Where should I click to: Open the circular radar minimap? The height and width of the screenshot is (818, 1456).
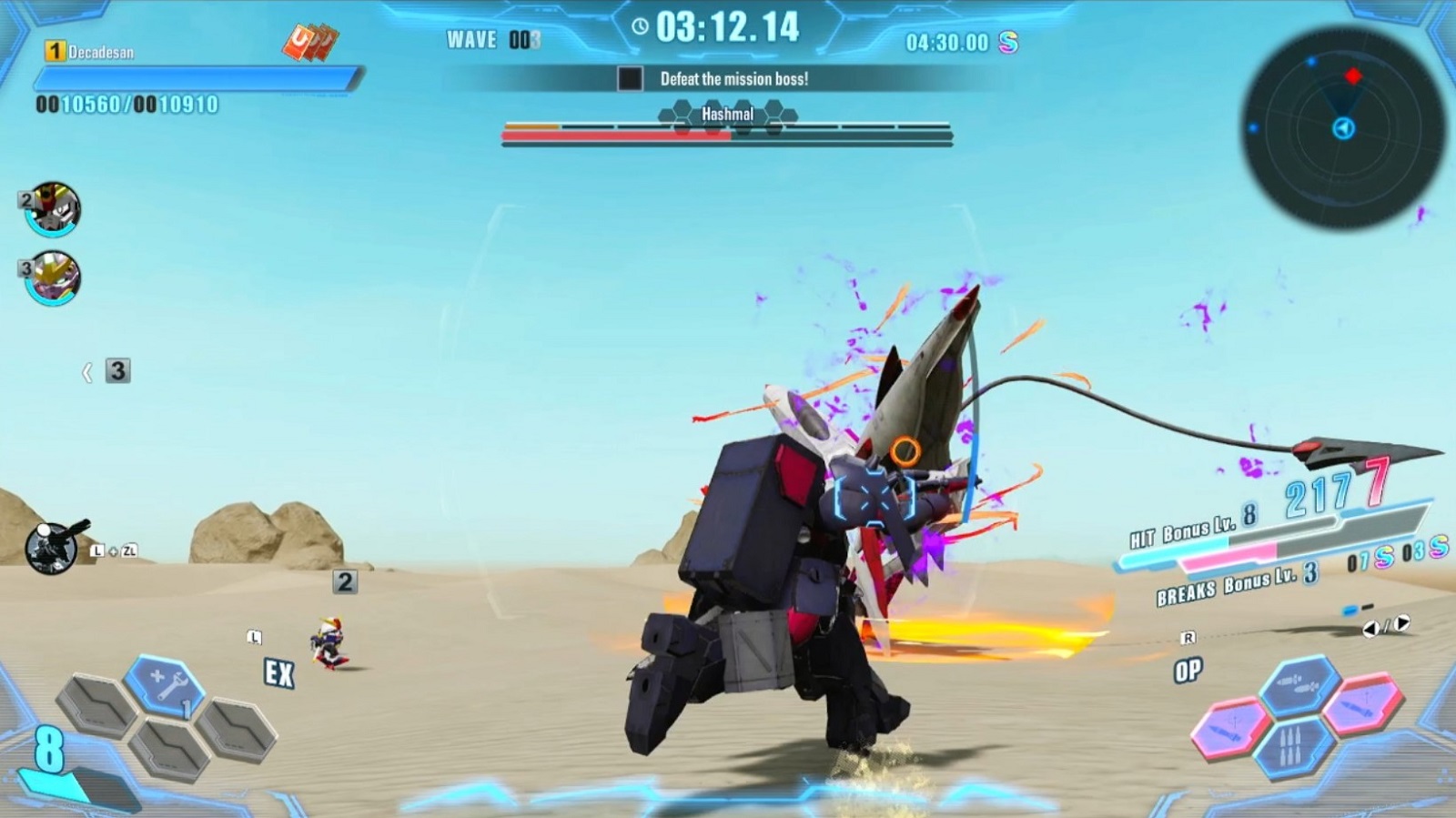click(x=1343, y=127)
